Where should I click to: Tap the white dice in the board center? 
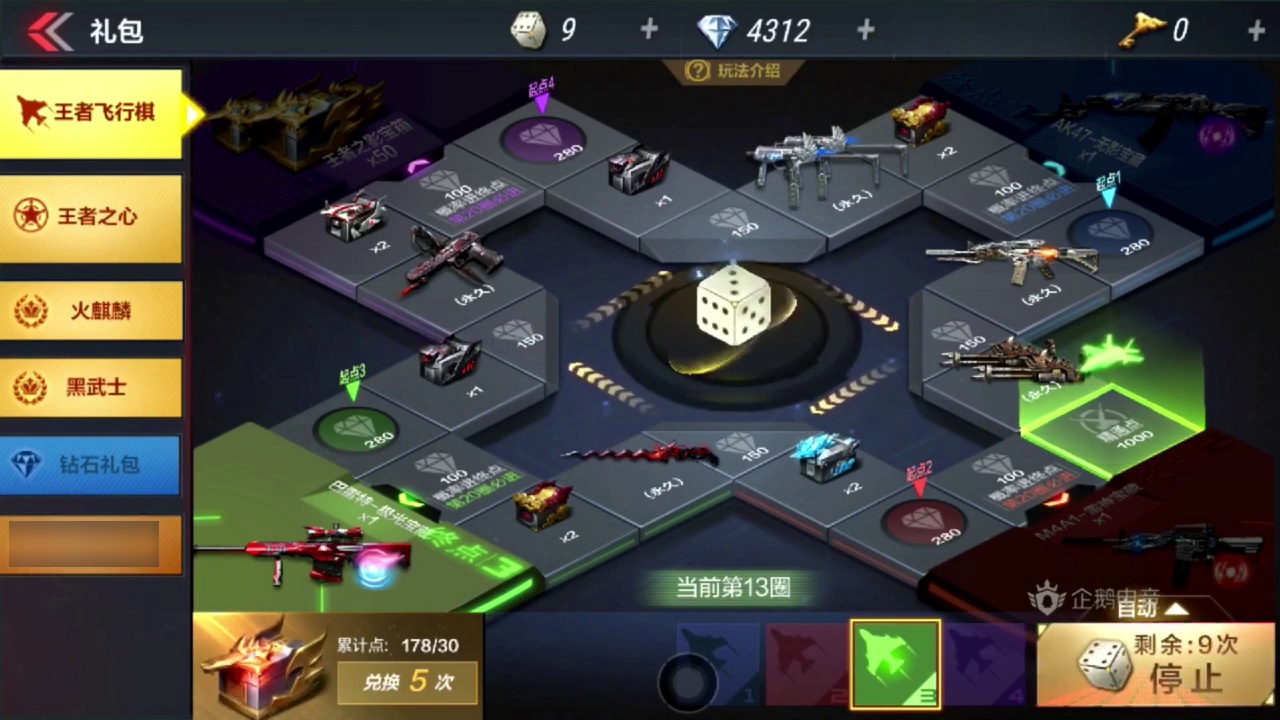733,306
